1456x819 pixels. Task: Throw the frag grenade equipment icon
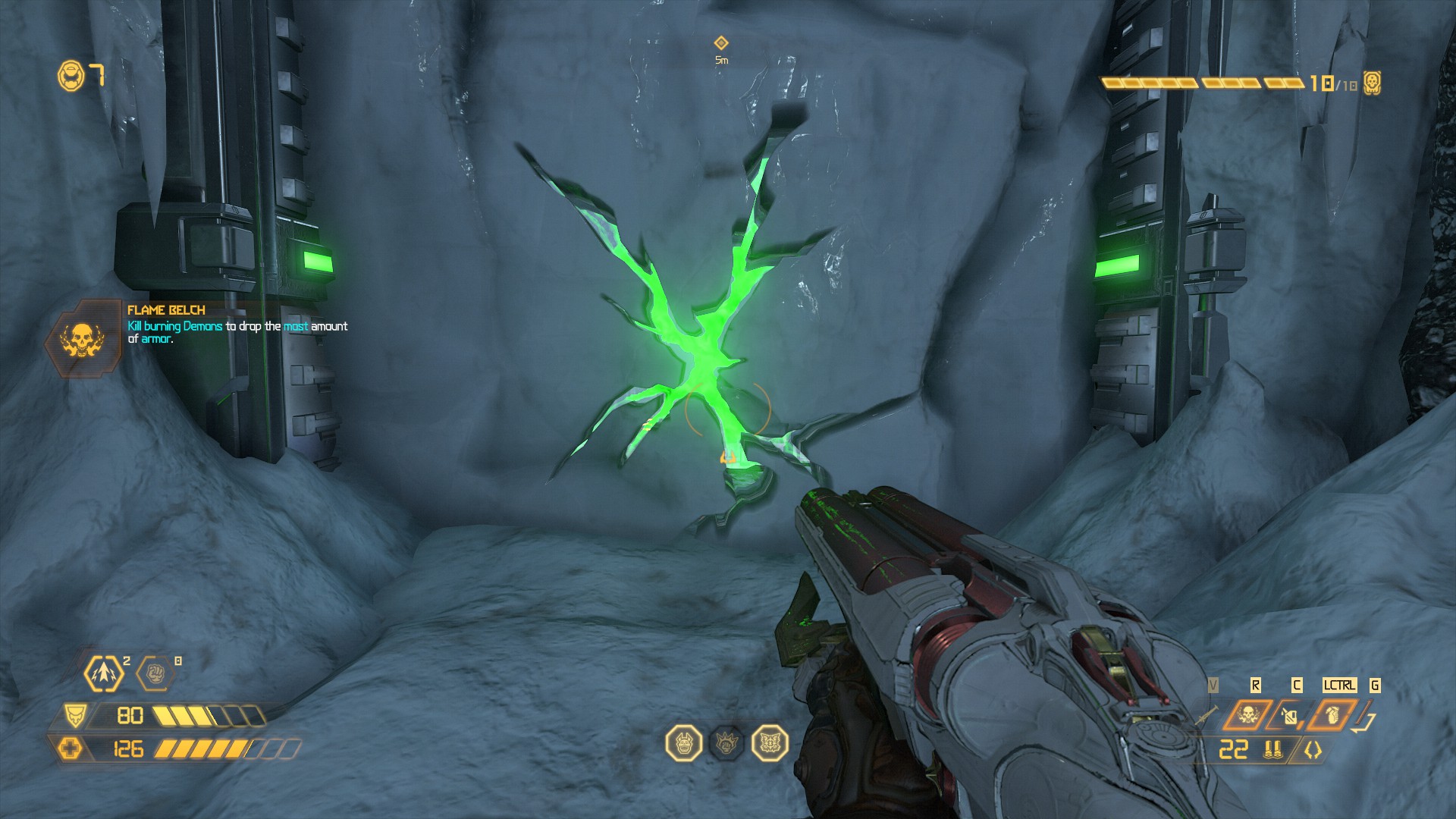coord(1332,715)
